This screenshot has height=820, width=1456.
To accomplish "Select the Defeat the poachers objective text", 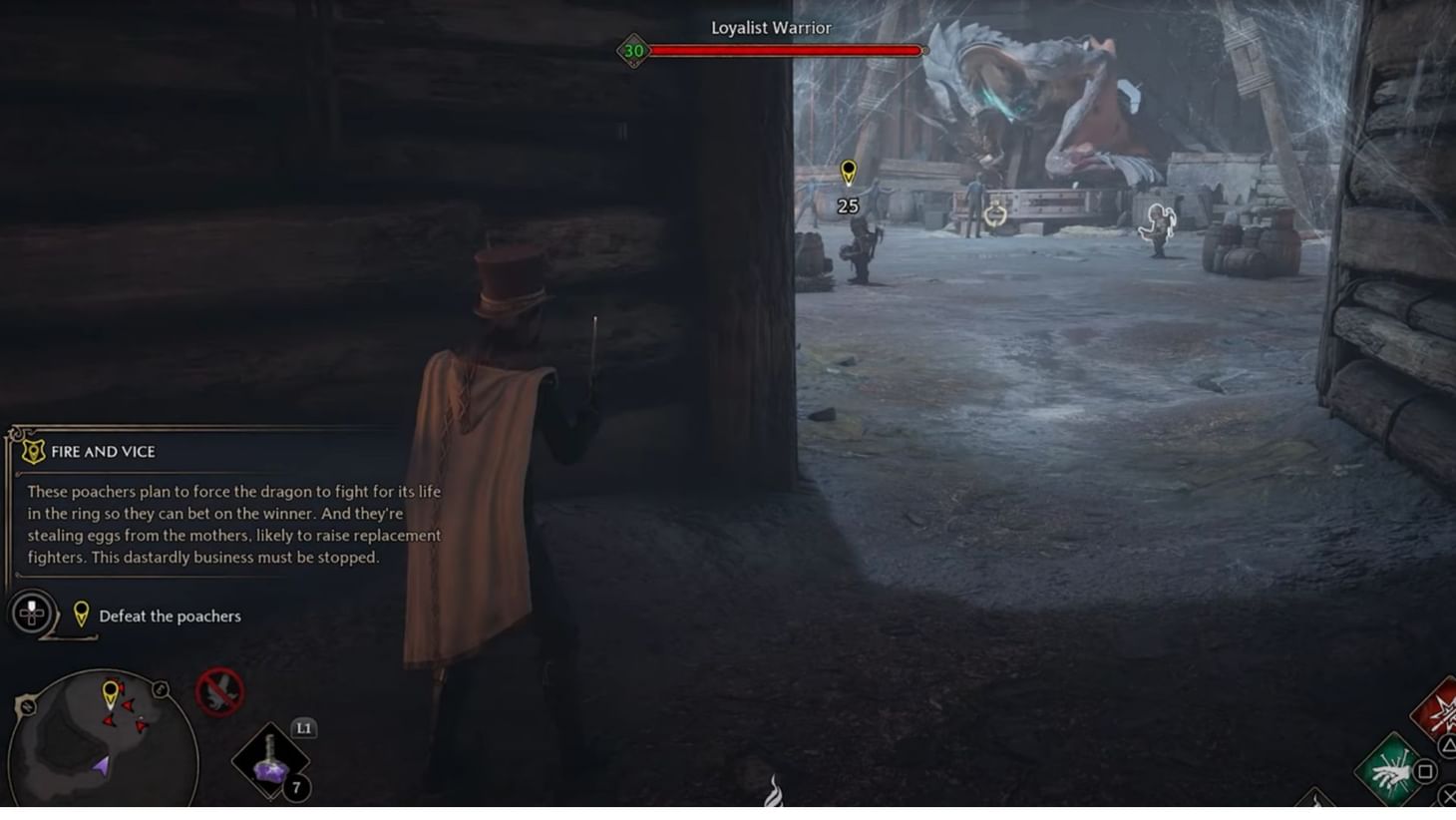I will (171, 616).
